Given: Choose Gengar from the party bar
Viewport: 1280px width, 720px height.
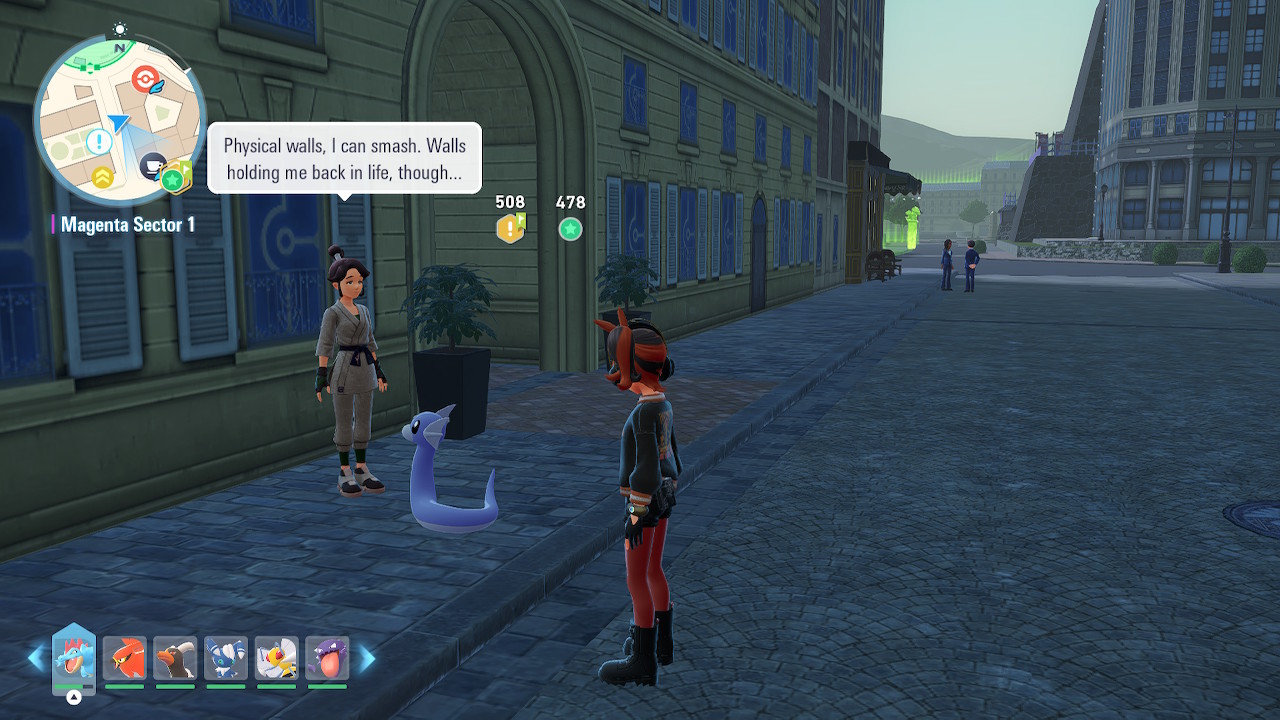Looking at the screenshot, I should click(327, 658).
